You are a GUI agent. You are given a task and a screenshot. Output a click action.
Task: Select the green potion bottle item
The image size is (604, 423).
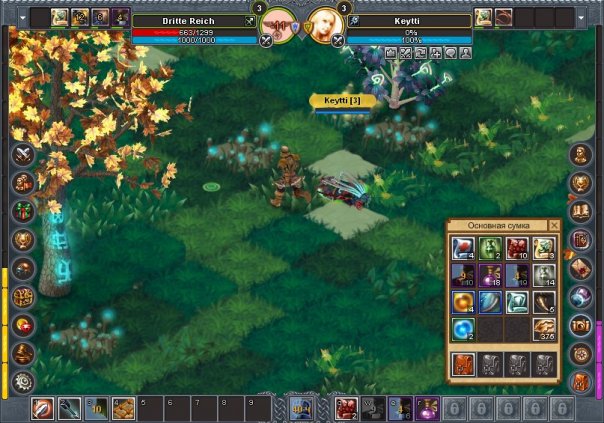point(490,249)
